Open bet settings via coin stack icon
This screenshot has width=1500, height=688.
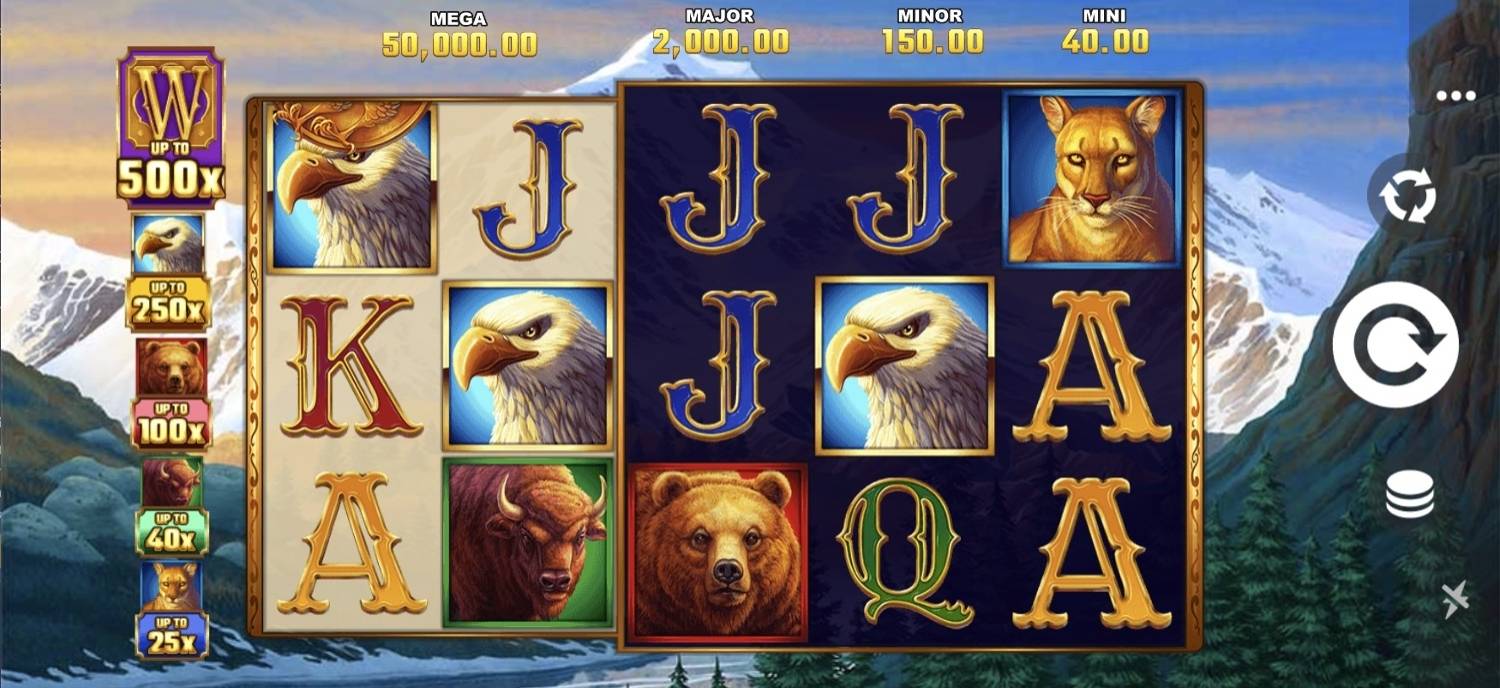coord(1409,495)
